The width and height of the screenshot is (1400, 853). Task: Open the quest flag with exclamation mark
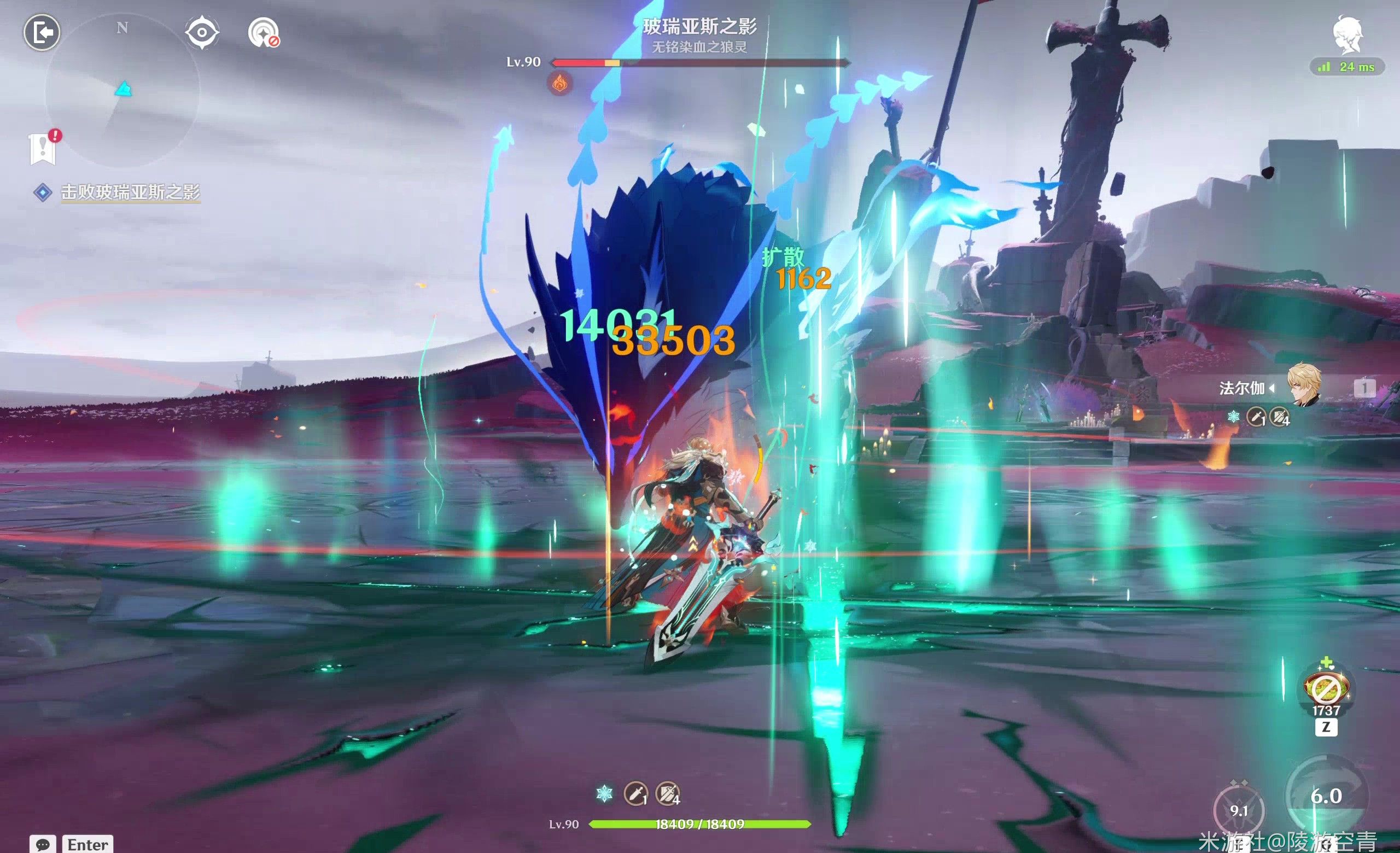(x=43, y=149)
